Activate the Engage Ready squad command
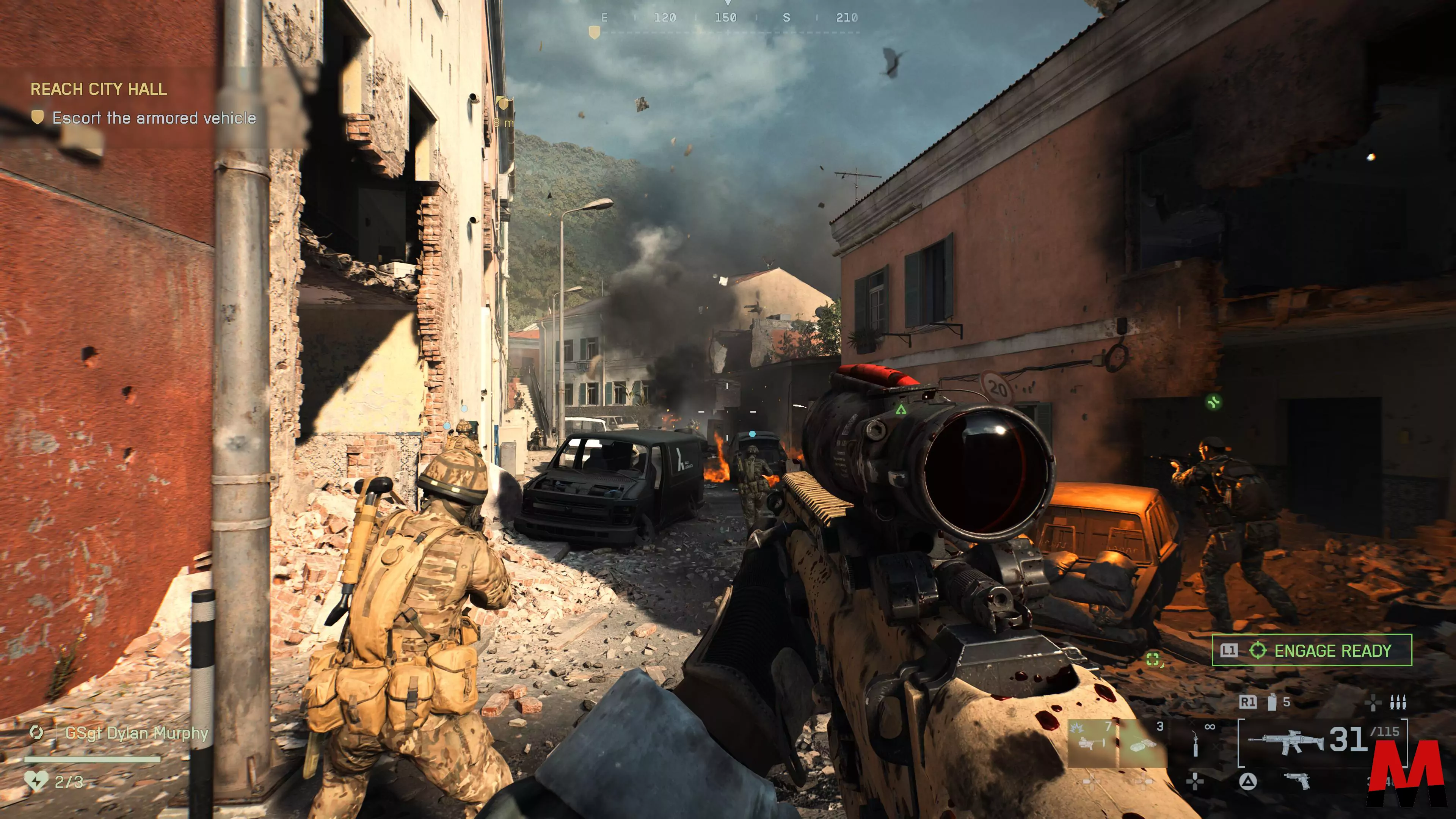Viewport: 1456px width, 819px height. pyautogui.click(x=1311, y=651)
